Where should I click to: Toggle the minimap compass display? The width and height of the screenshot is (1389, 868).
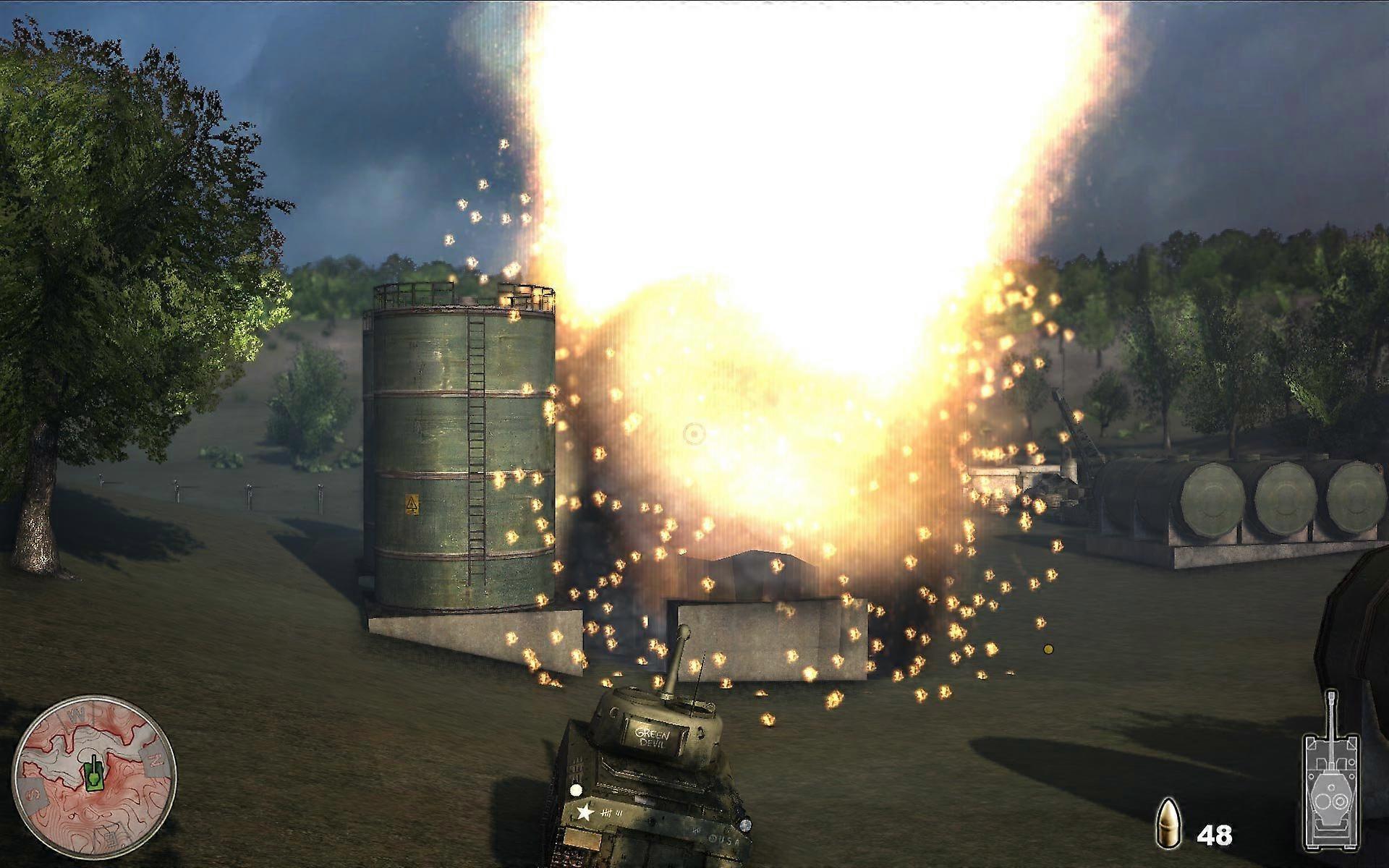(98, 778)
